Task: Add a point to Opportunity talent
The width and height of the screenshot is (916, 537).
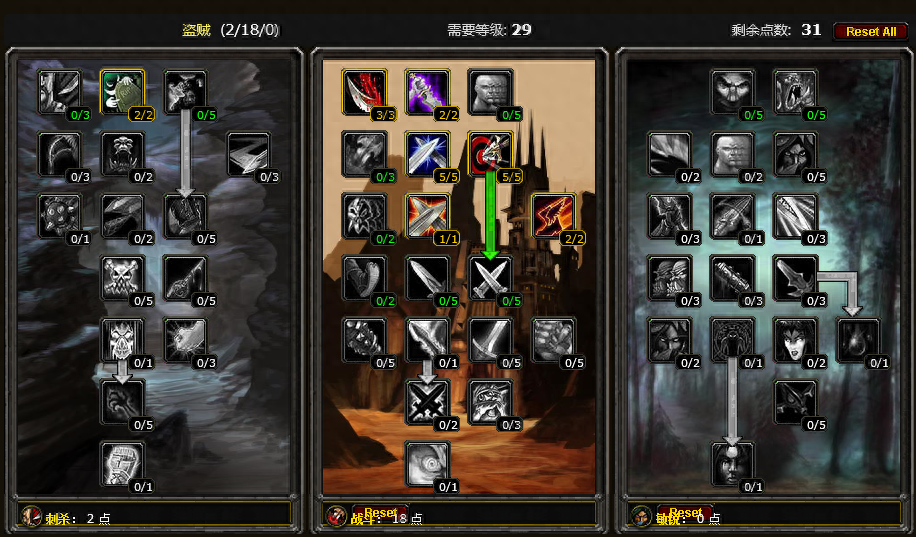Action: (796, 91)
